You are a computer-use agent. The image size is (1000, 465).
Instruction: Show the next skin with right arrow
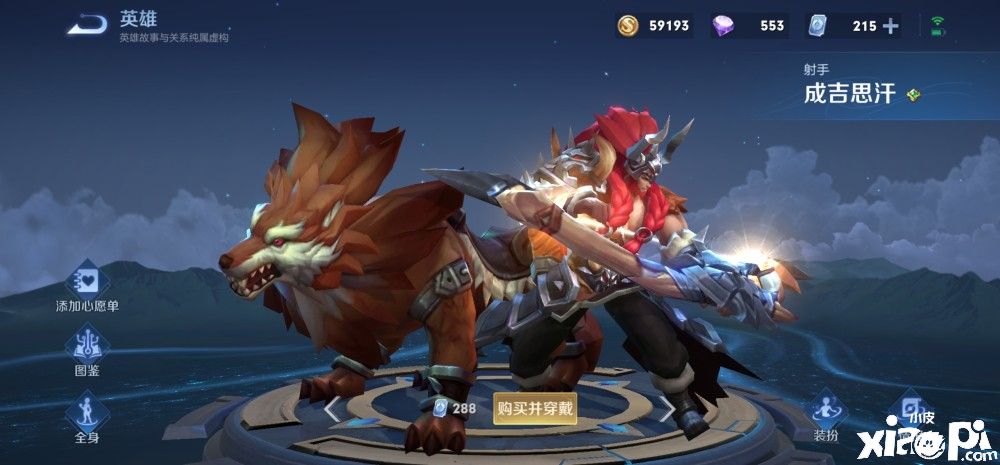pos(667,408)
